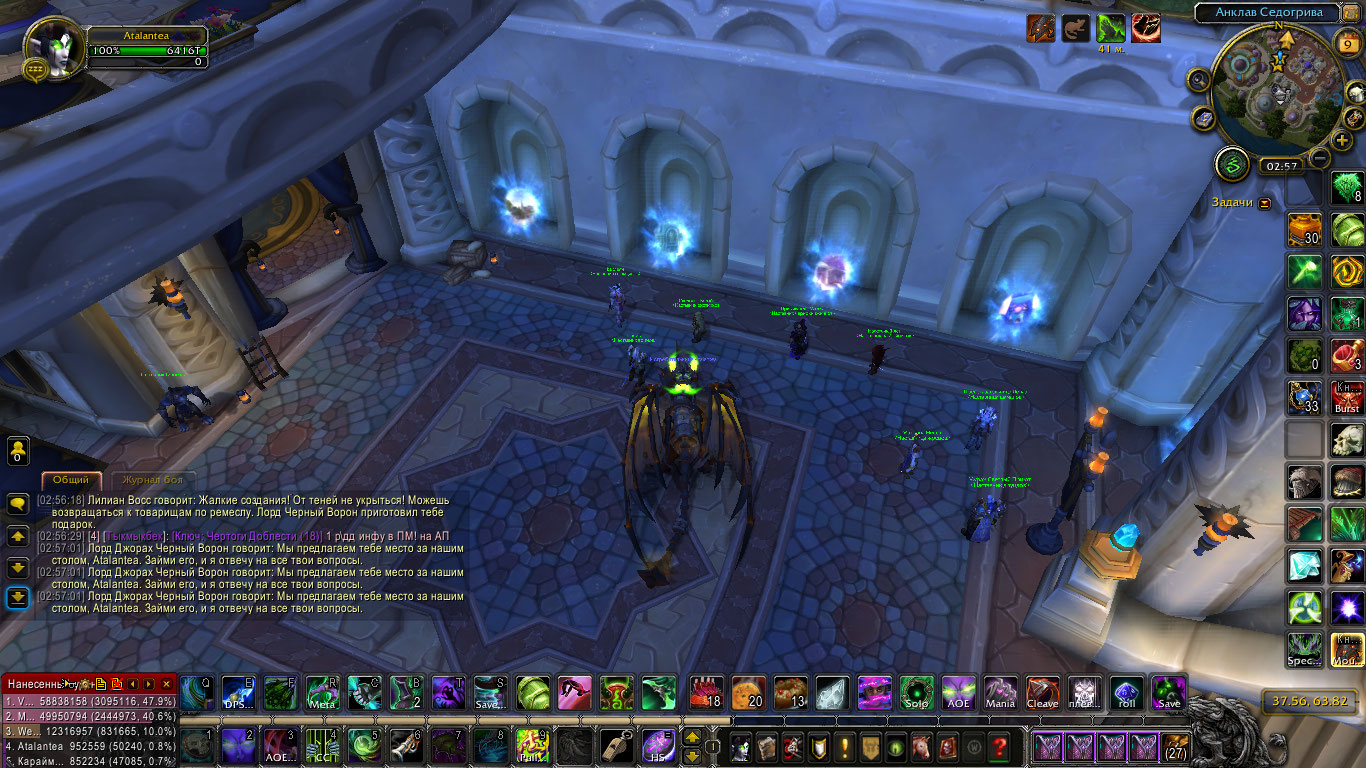Open the red question mark help button
Viewport: 1366px width, 768px height.
click(998, 747)
